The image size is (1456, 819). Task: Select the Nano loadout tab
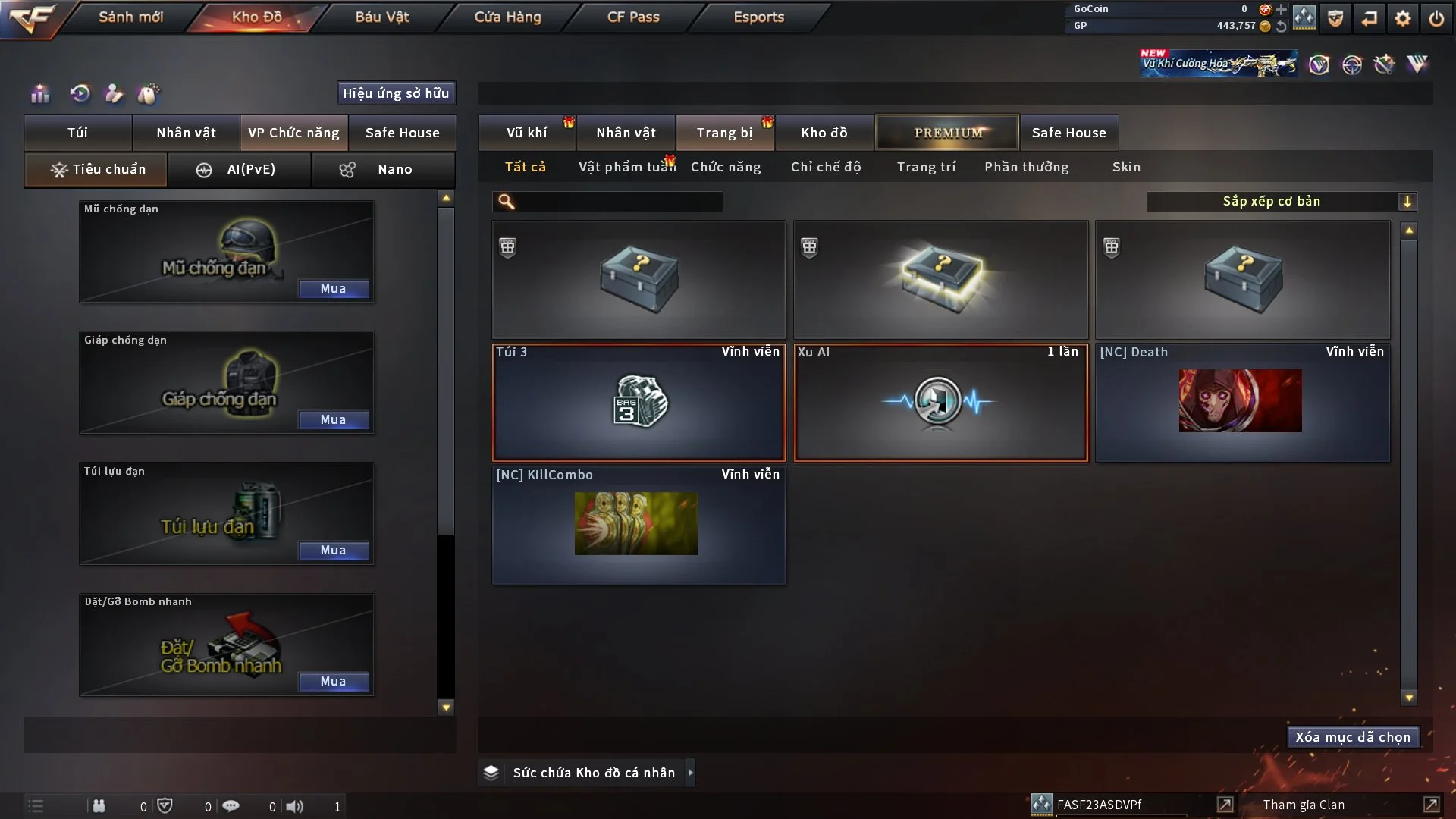point(383,169)
